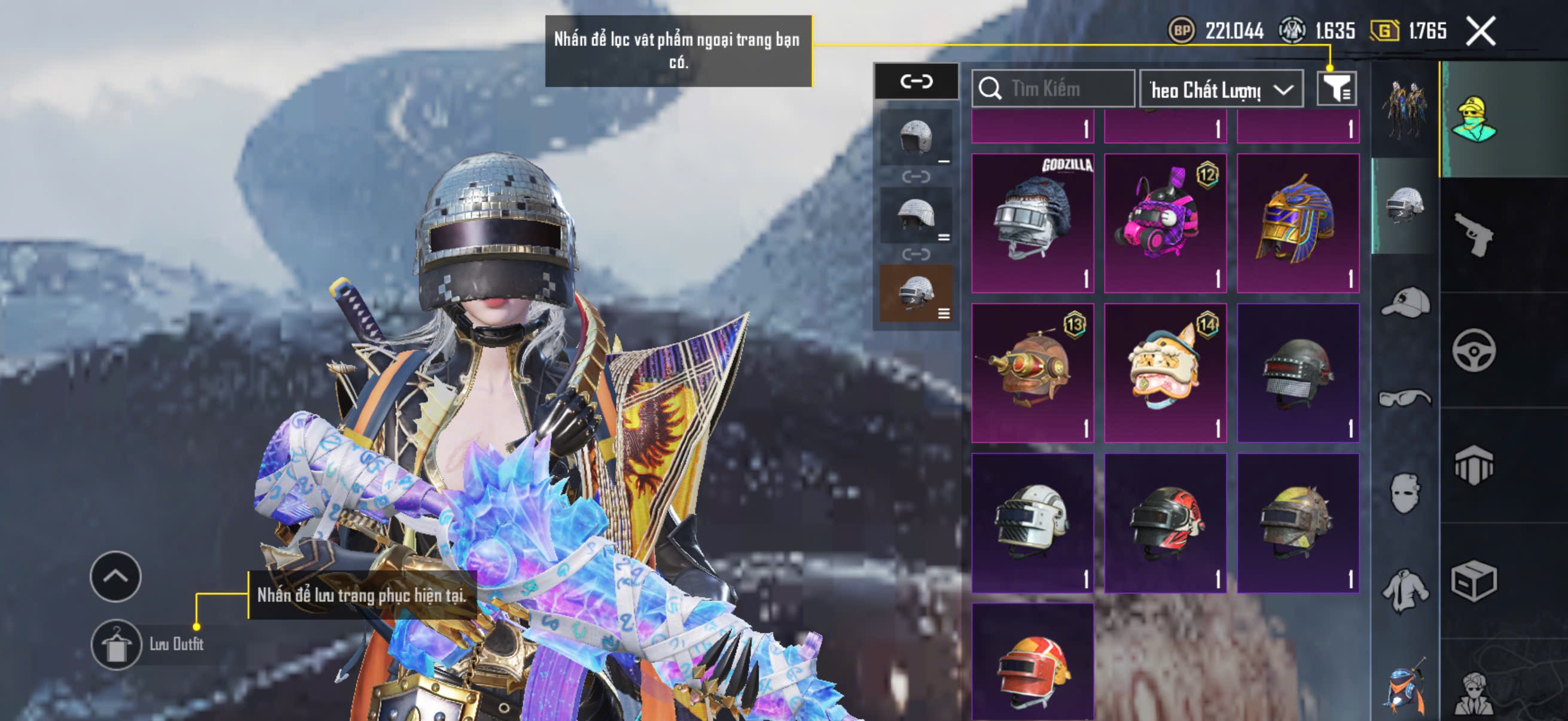
Task: Choose the pink rabbit helmet skin
Action: coord(1165,222)
